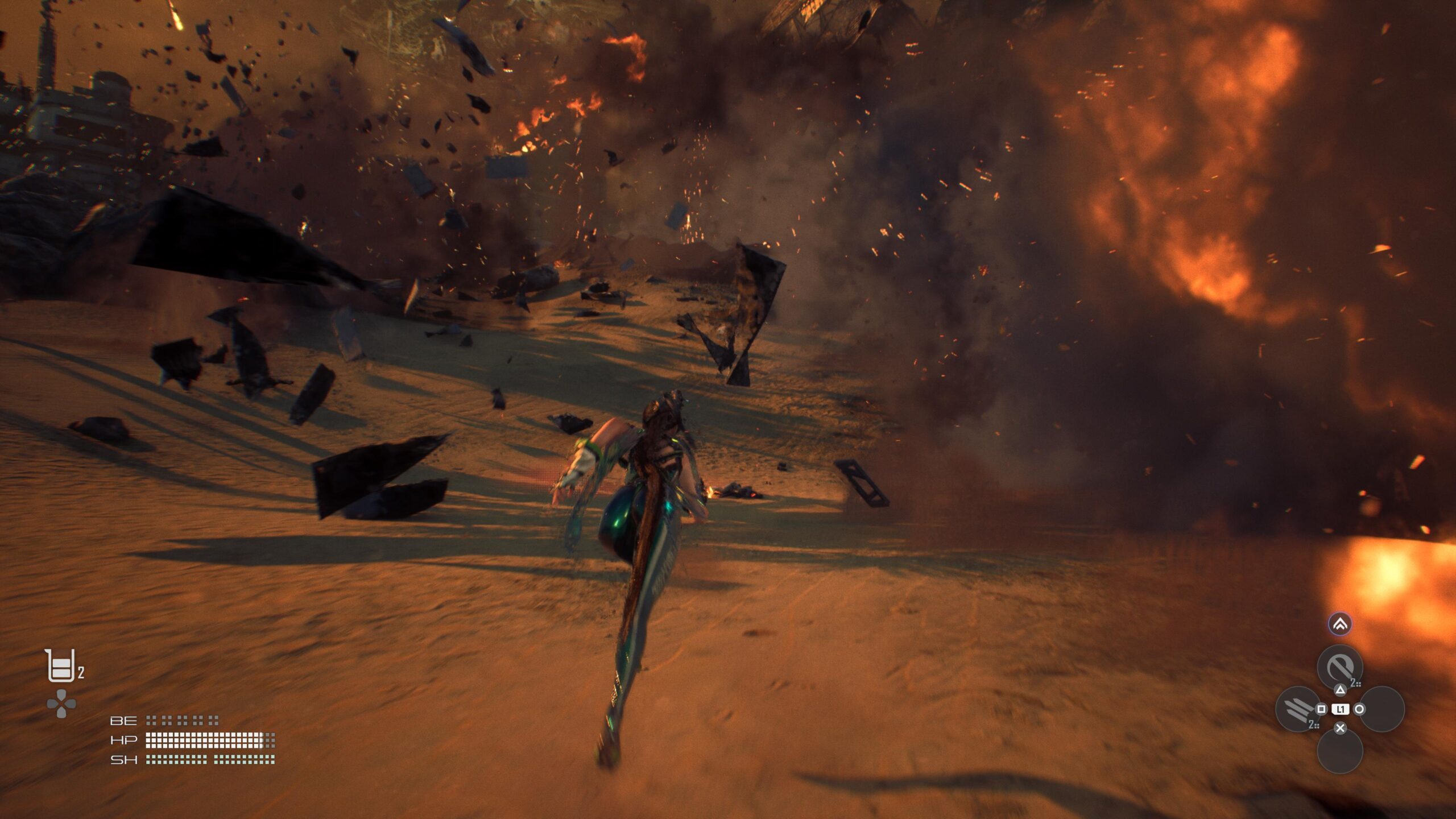The width and height of the screenshot is (1456, 819).
Task: Expand the cooldown counter beside Triangle skill
Action: (1355, 682)
